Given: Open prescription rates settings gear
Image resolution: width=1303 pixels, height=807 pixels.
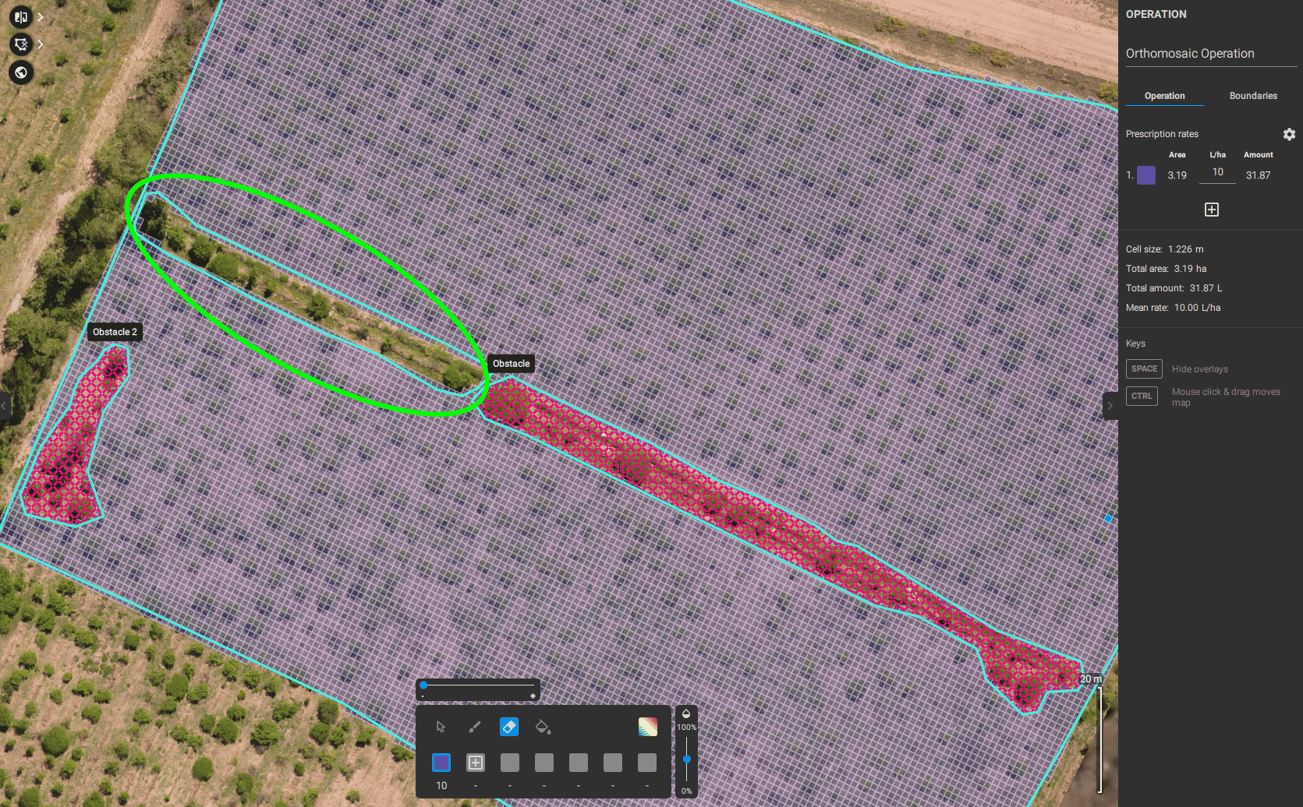Looking at the screenshot, I should tap(1289, 134).
